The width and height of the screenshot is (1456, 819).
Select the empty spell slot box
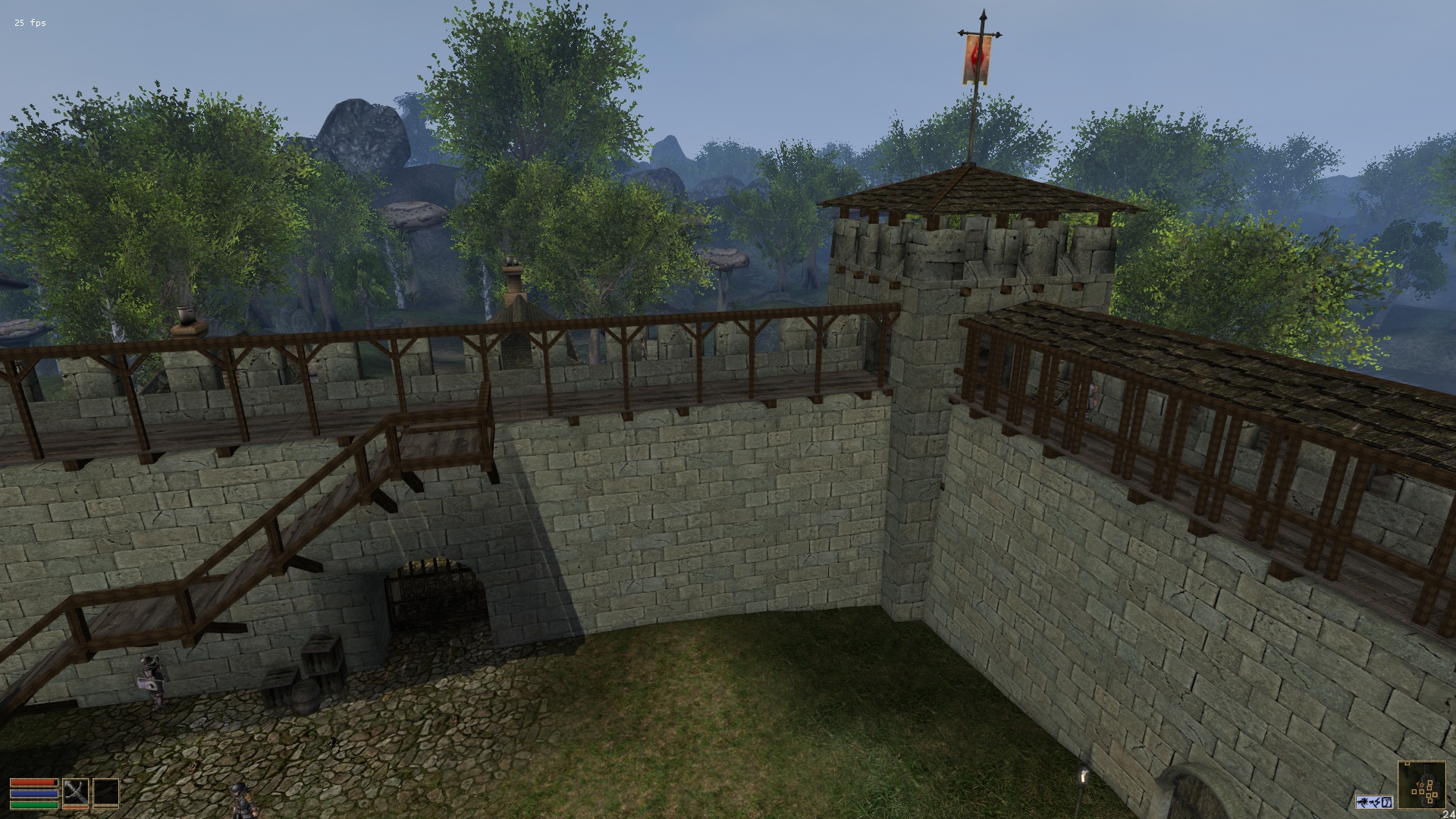[x=105, y=792]
